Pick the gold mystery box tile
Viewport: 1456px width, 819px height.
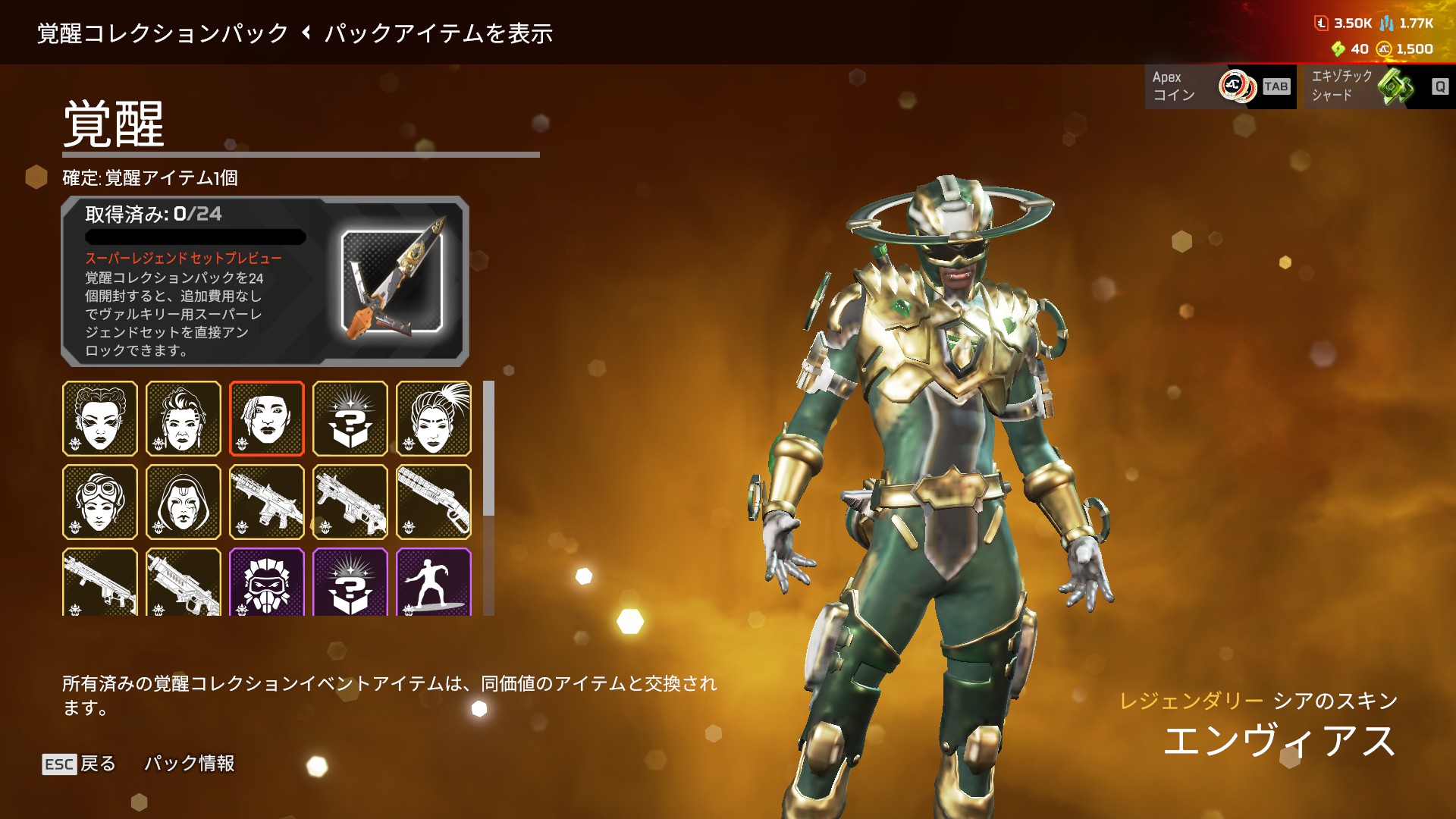click(350, 419)
